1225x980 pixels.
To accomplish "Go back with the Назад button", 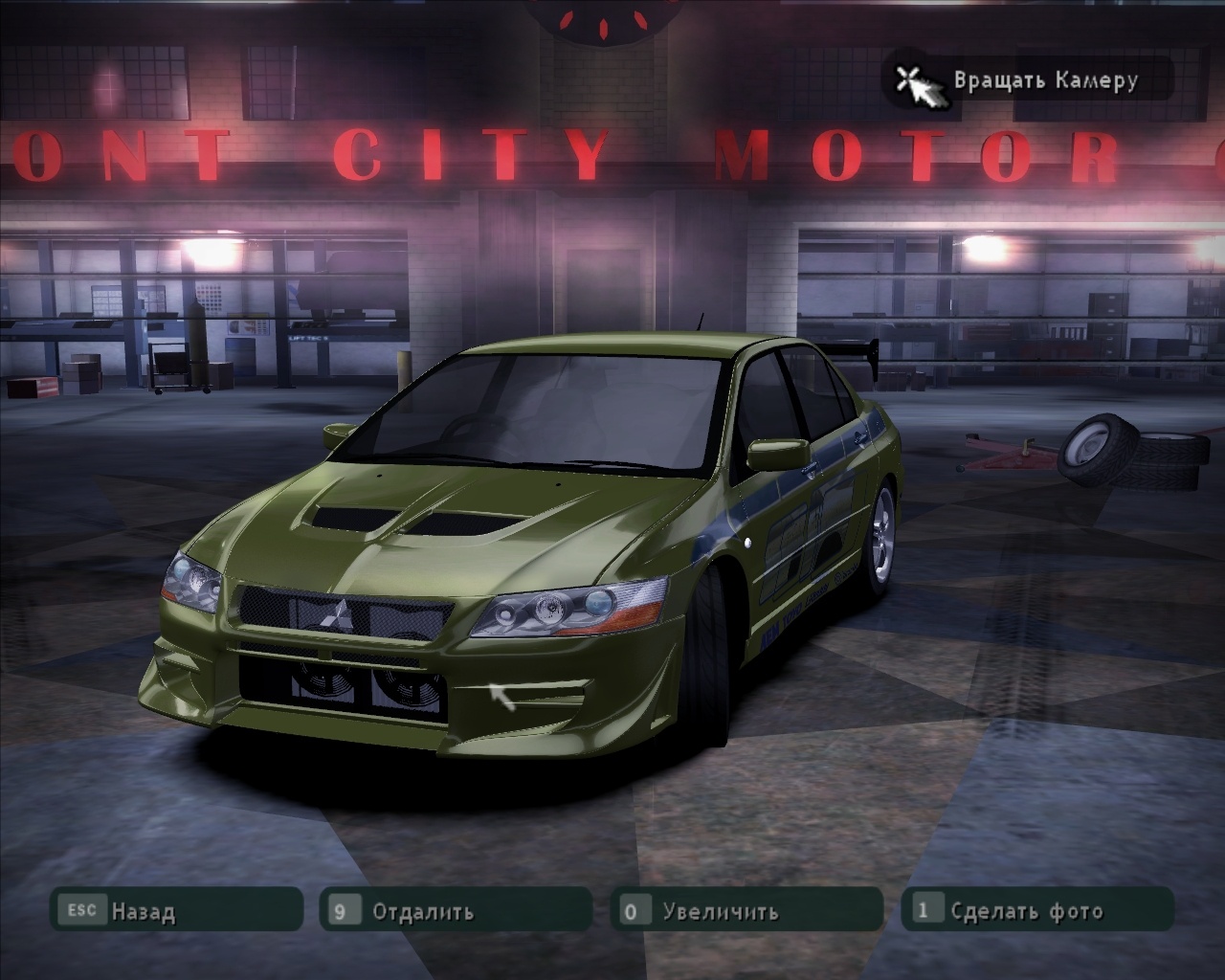I will [x=177, y=910].
